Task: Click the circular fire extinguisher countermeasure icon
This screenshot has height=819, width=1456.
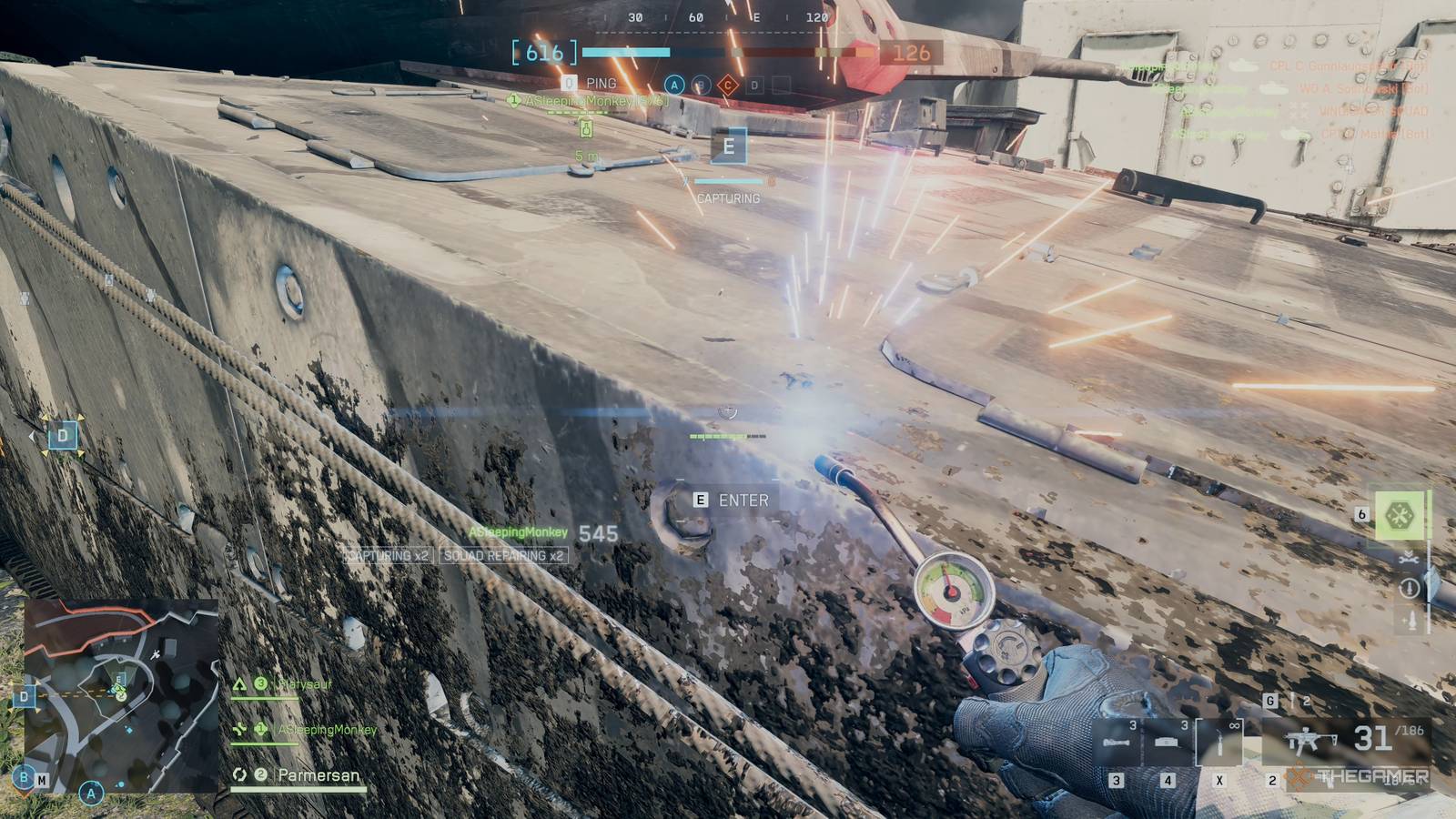Action: click(x=1409, y=588)
